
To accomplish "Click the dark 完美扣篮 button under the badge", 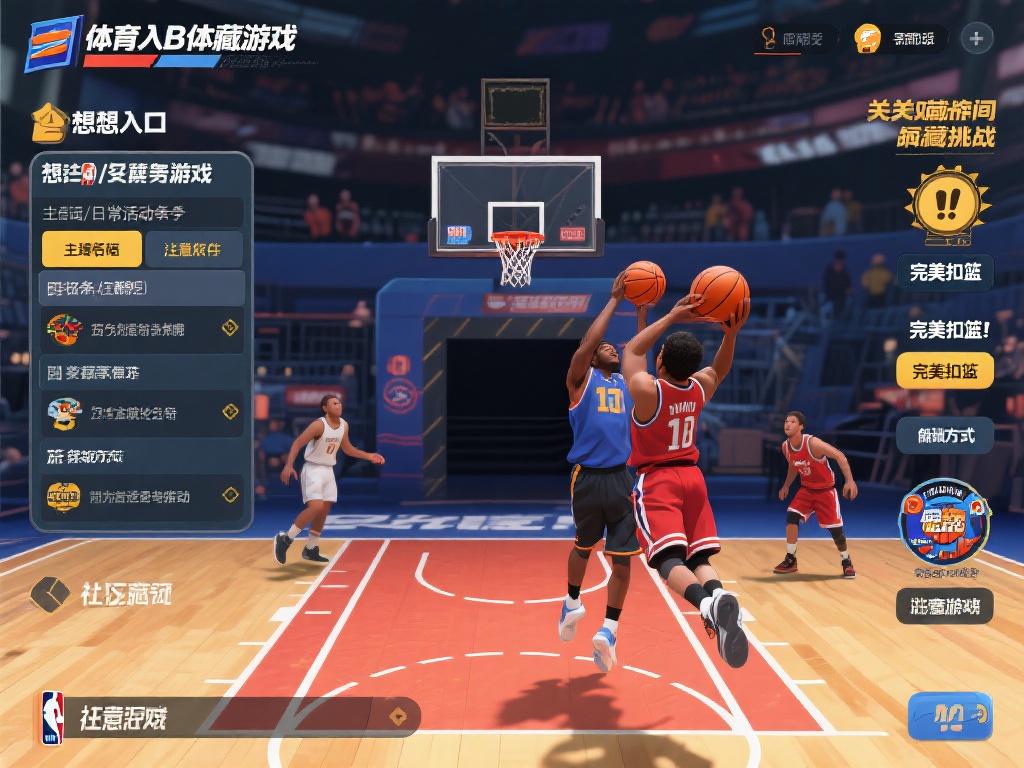I will click(x=944, y=271).
